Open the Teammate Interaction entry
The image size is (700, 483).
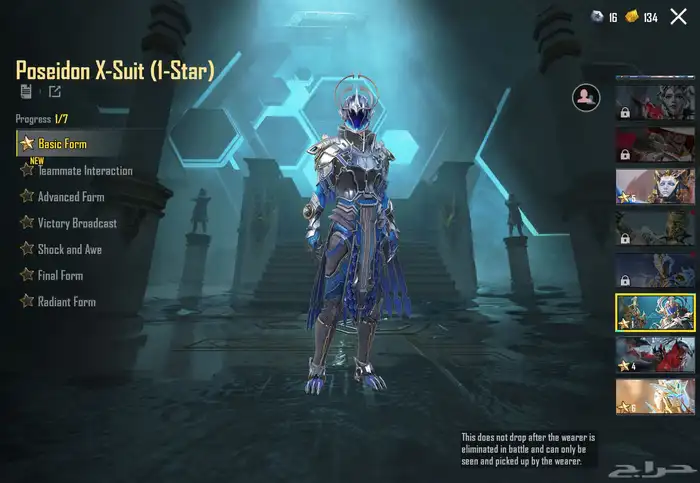click(x=85, y=171)
